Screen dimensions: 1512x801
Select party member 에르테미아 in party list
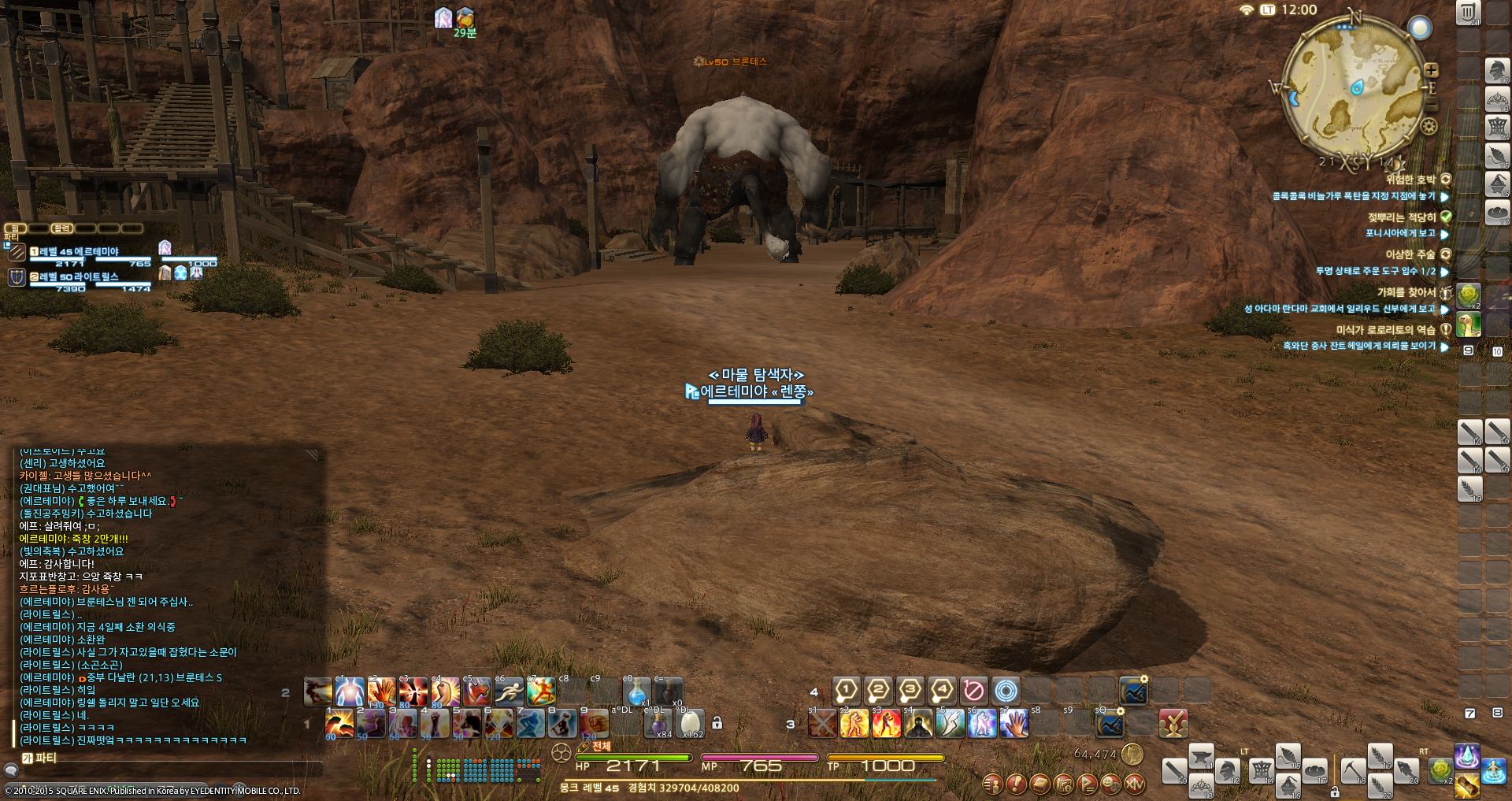click(79, 252)
